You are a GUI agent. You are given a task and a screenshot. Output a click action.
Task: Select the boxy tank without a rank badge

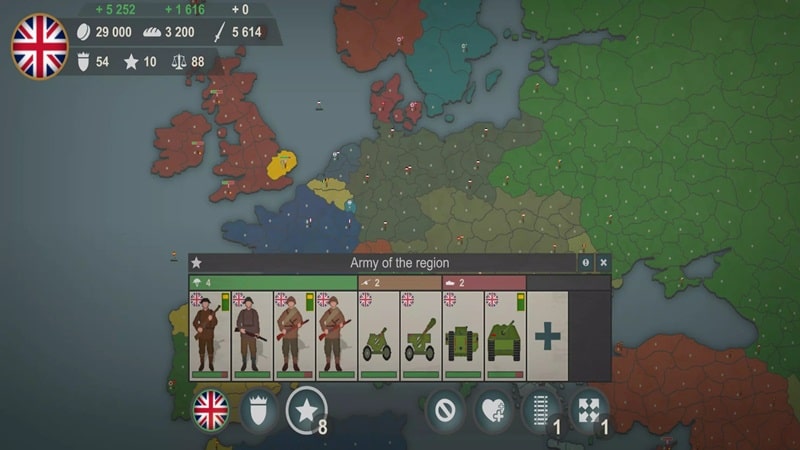[x=462, y=336]
